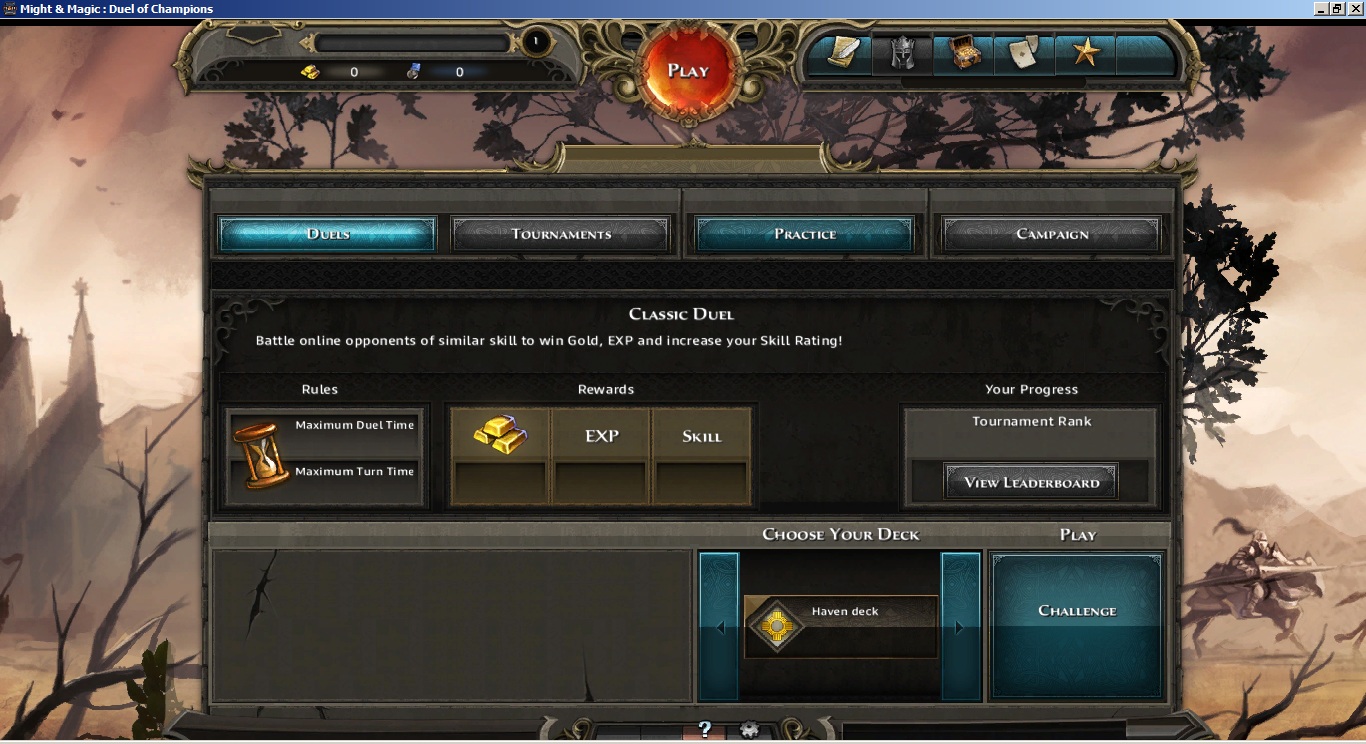Open the crowned helmet icon
Screen dimensions: 1366x744
[903, 55]
